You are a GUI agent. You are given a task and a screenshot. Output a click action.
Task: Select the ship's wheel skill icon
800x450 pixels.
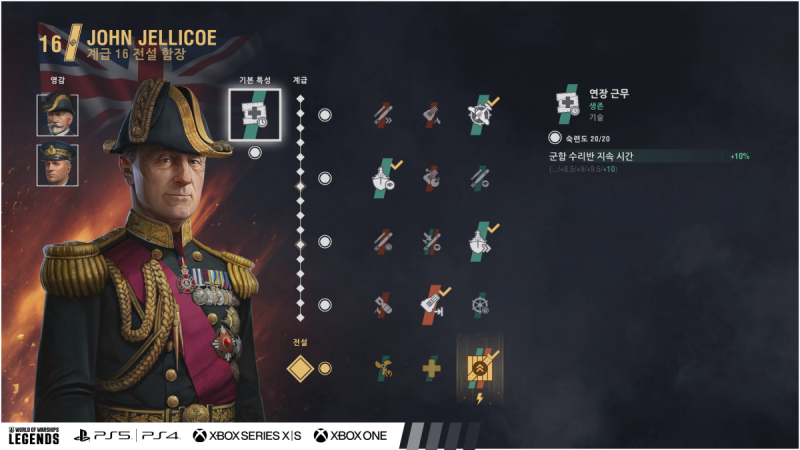click(x=479, y=304)
